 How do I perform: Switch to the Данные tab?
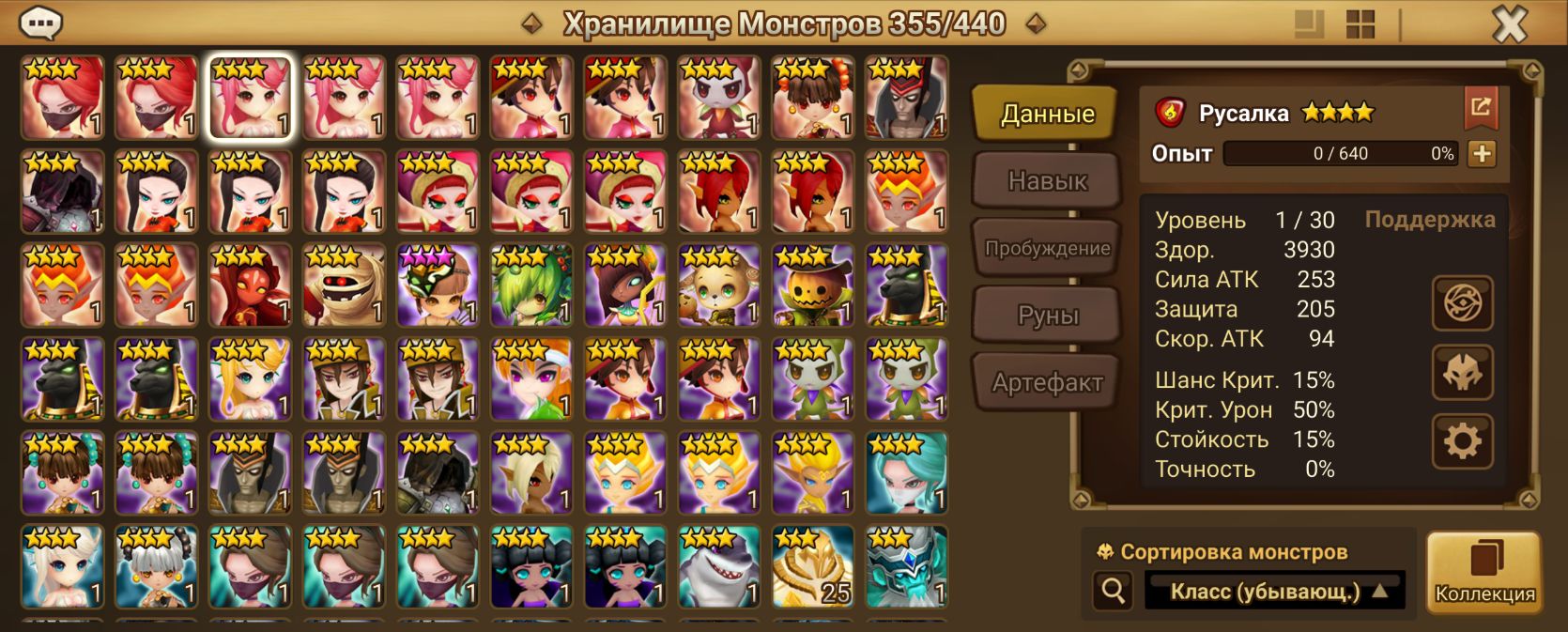coord(1047,114)
